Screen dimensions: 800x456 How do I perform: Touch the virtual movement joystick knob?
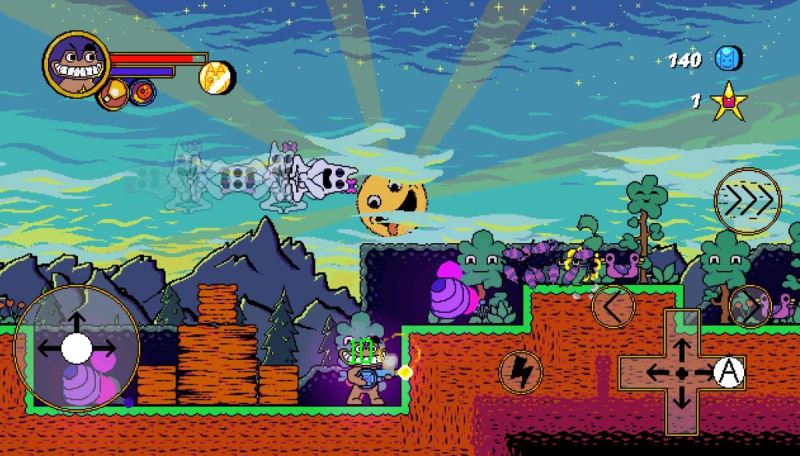tap(77, 348)
